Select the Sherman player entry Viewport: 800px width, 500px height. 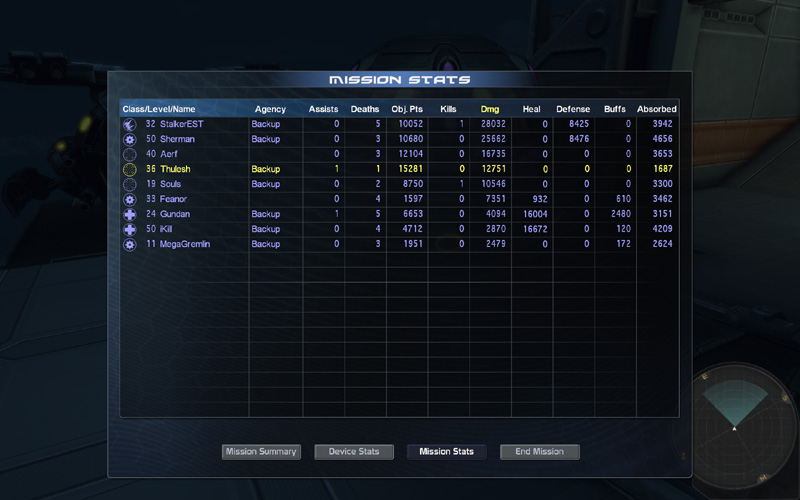point(177,139)
